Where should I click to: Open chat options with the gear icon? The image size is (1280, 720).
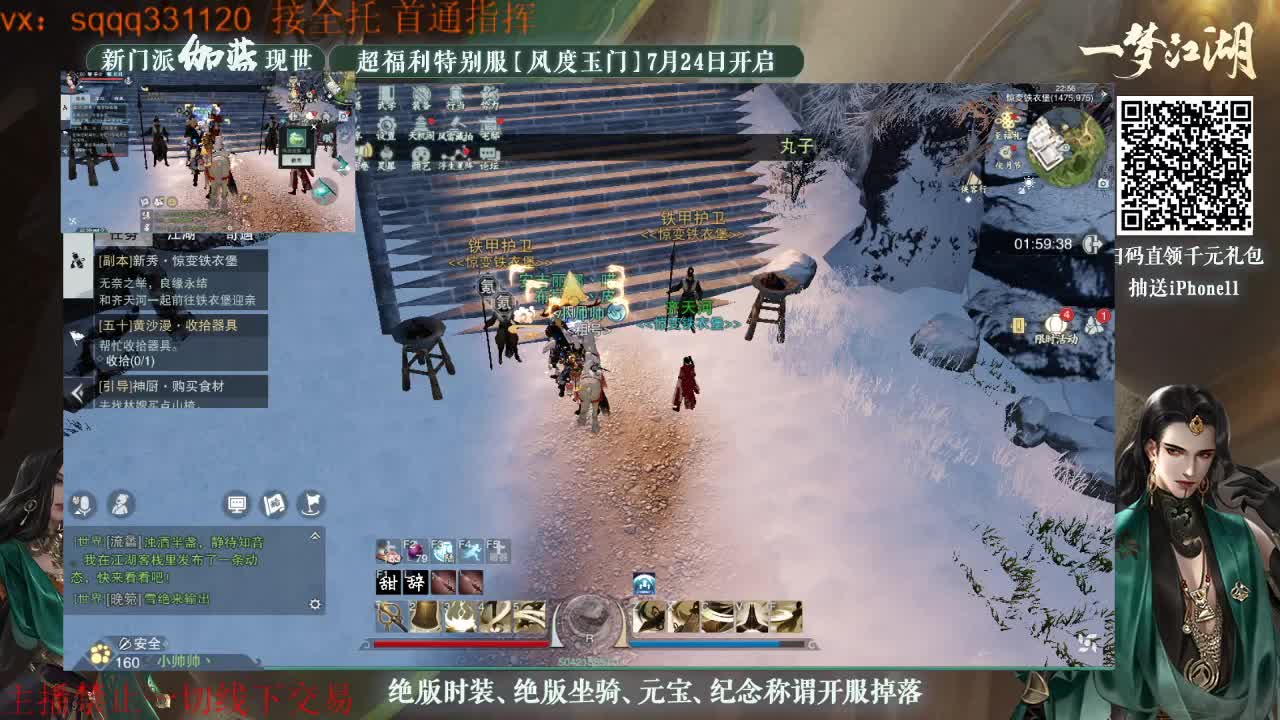pos(316,604)
